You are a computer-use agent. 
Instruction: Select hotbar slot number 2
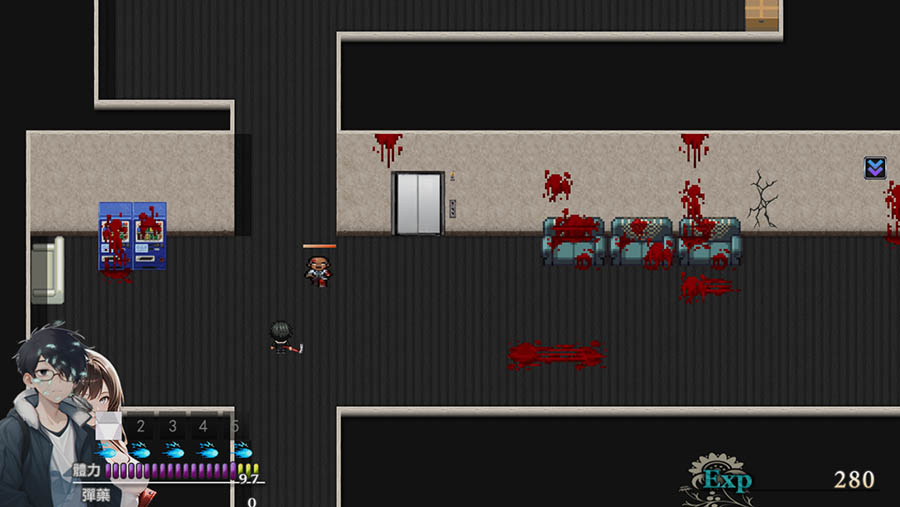141,428
